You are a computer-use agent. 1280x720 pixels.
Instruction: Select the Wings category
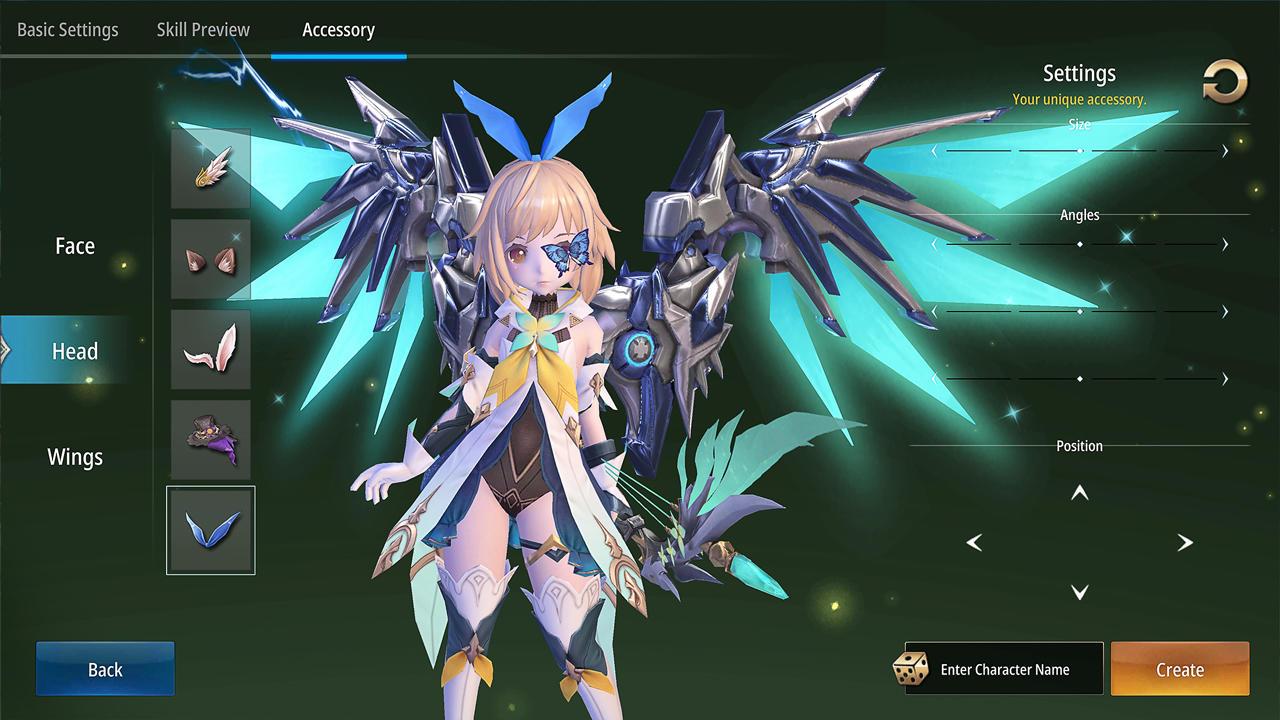point(74,456)
